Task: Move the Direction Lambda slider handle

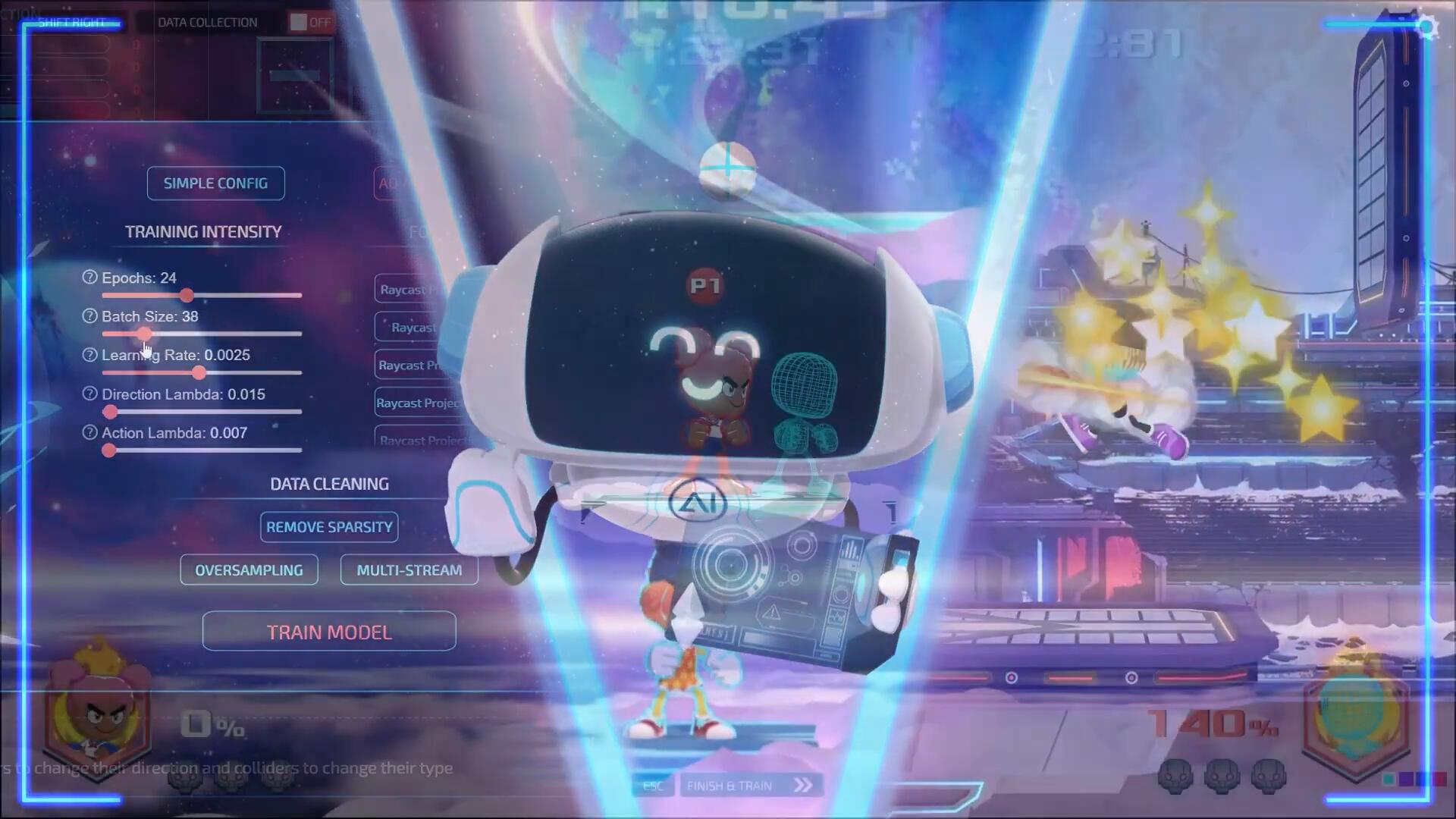Action: tap(111, 412)
